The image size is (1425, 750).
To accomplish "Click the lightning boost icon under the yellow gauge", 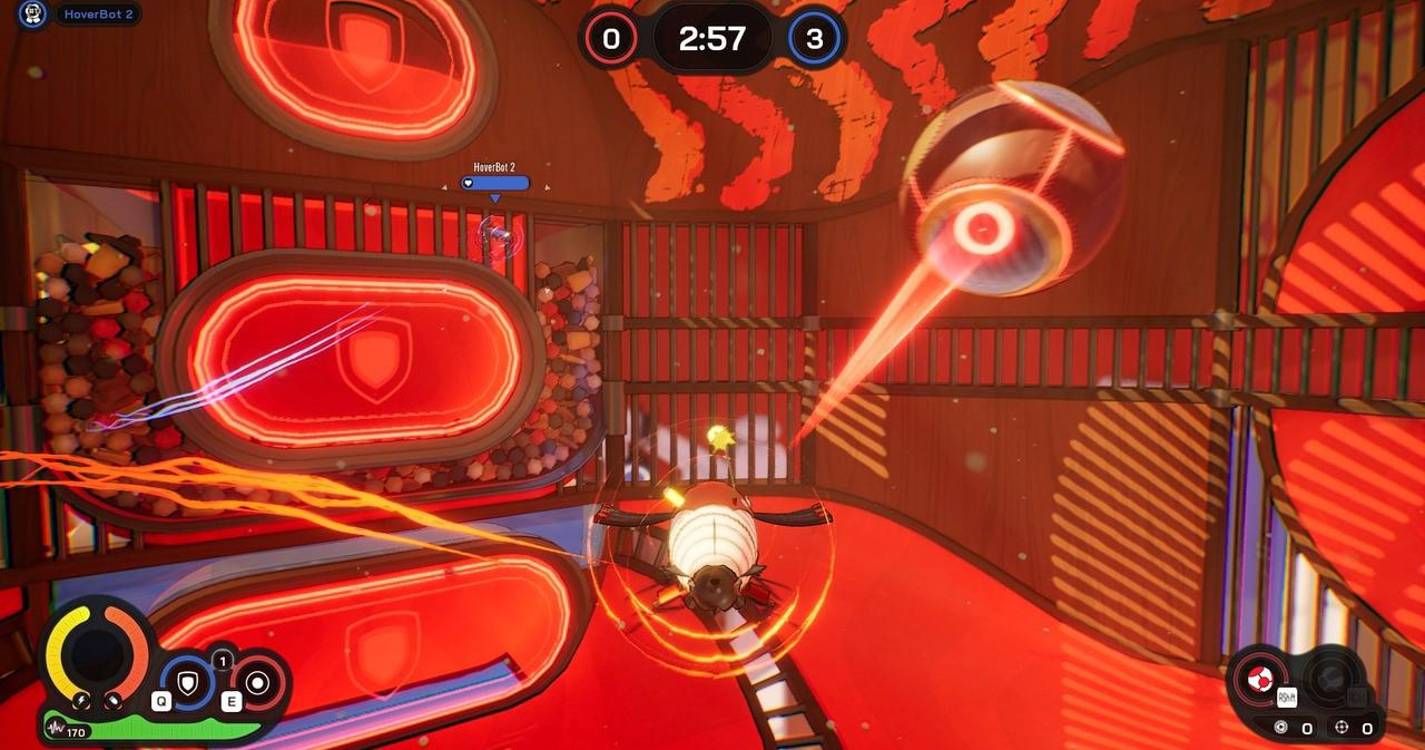I will pyautogui.click(x=82, y=700).
